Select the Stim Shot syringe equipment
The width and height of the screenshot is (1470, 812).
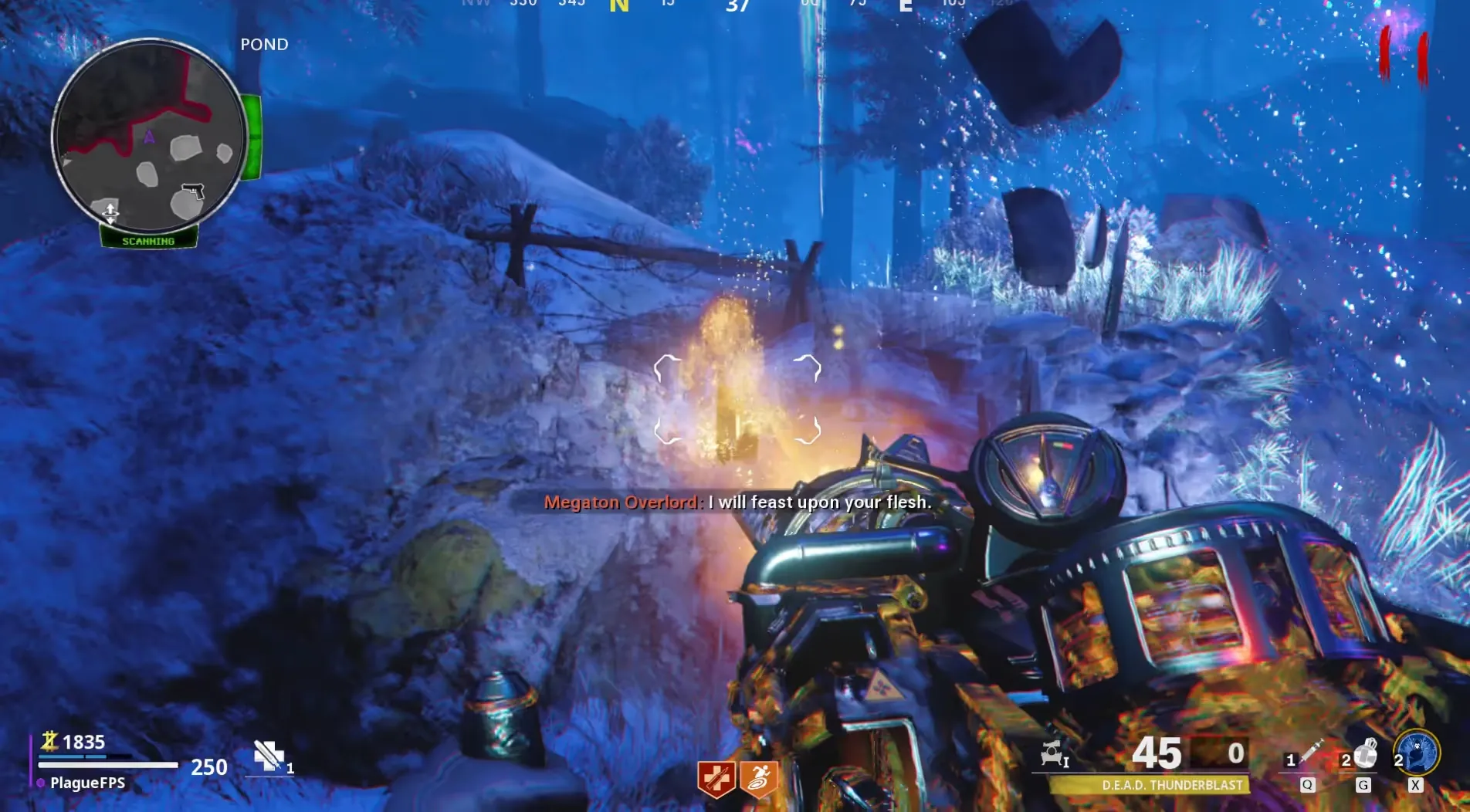pos(1310,753)
